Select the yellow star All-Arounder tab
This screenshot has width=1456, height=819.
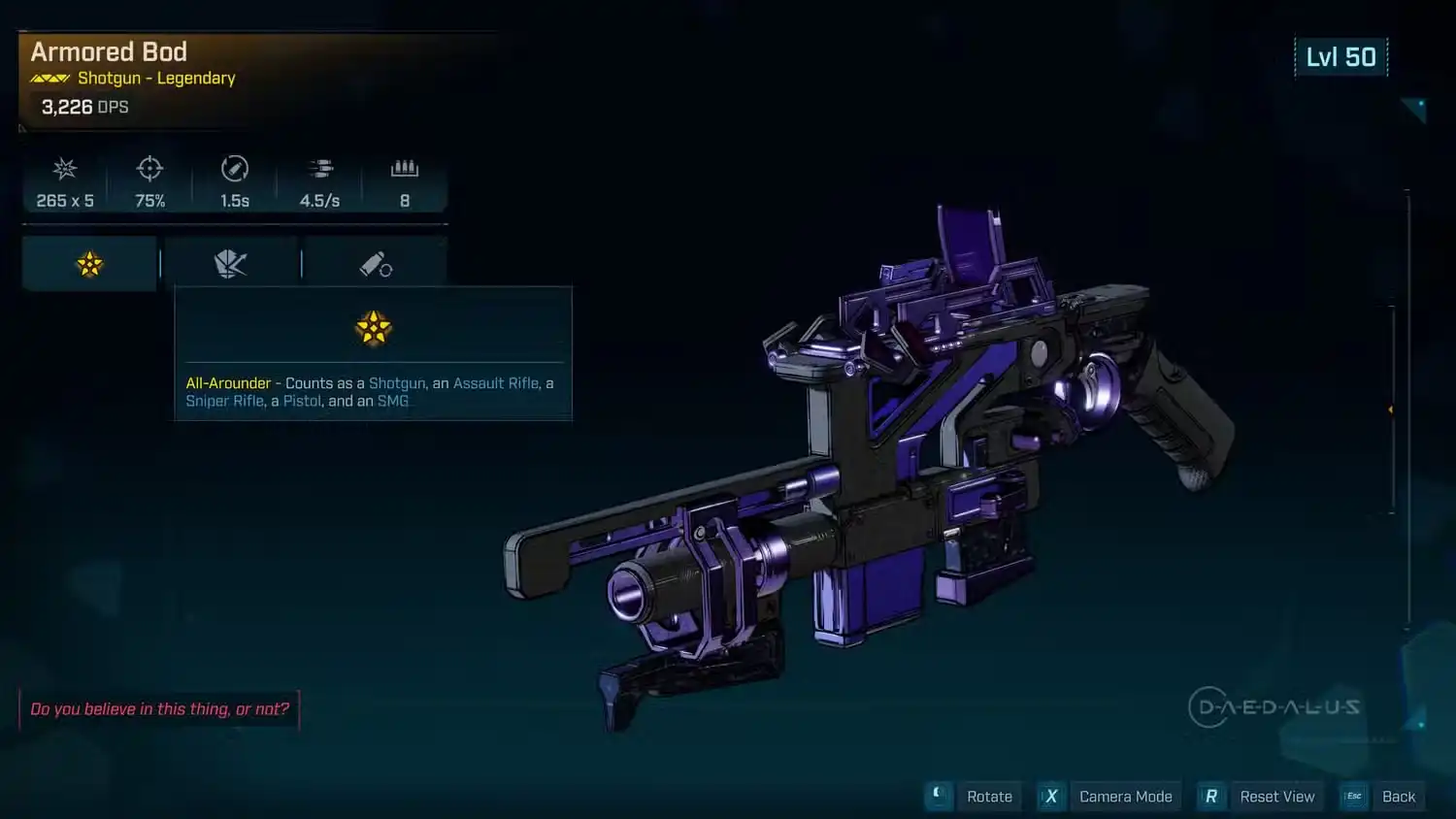[89, 264]
